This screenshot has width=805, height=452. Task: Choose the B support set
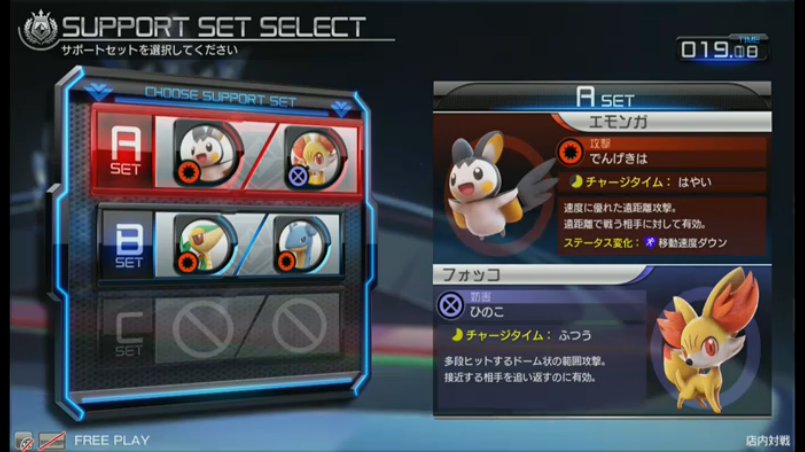128,243
